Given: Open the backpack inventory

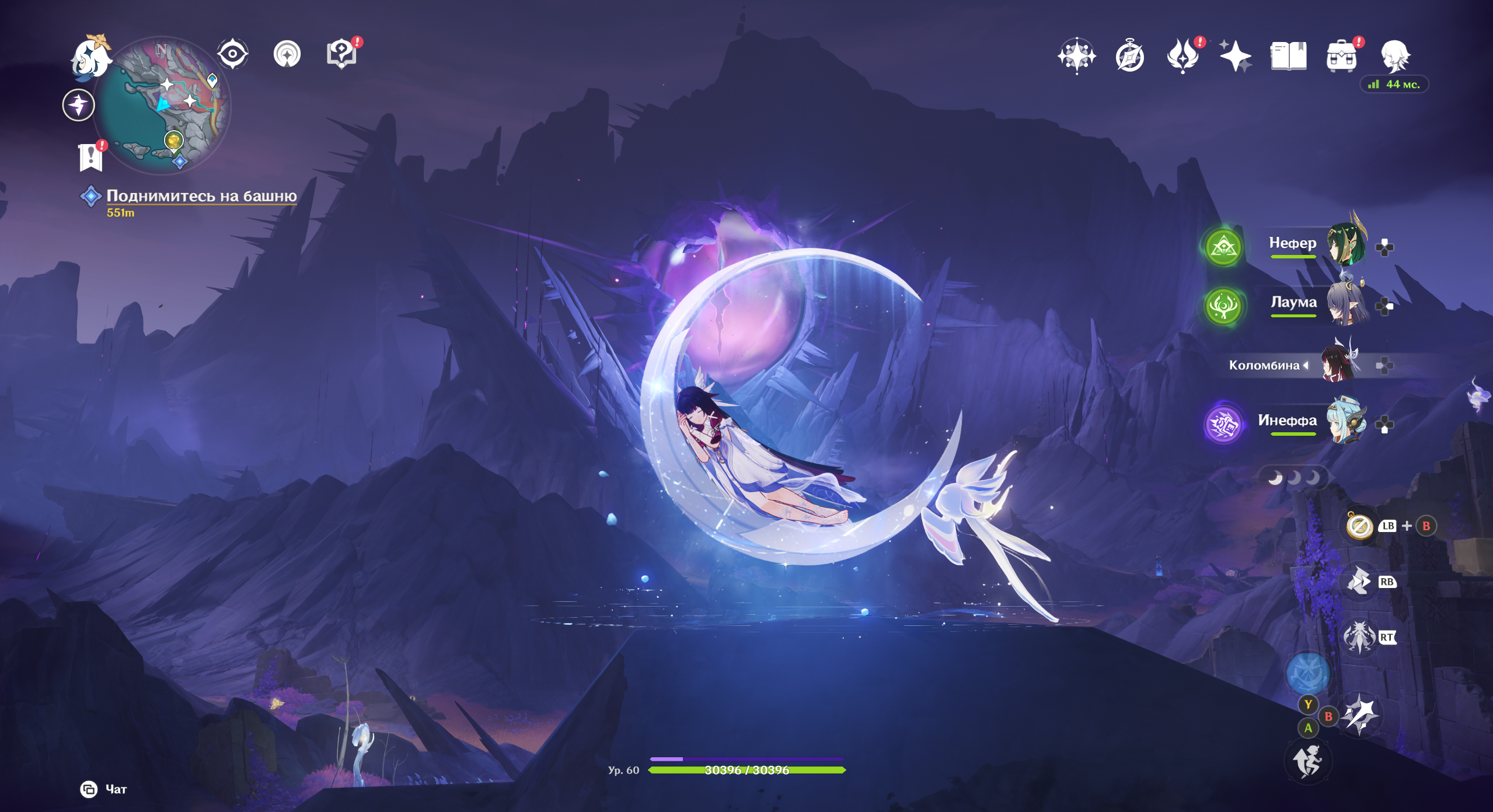Looking at the screenshot, I should click(1341, 57).
